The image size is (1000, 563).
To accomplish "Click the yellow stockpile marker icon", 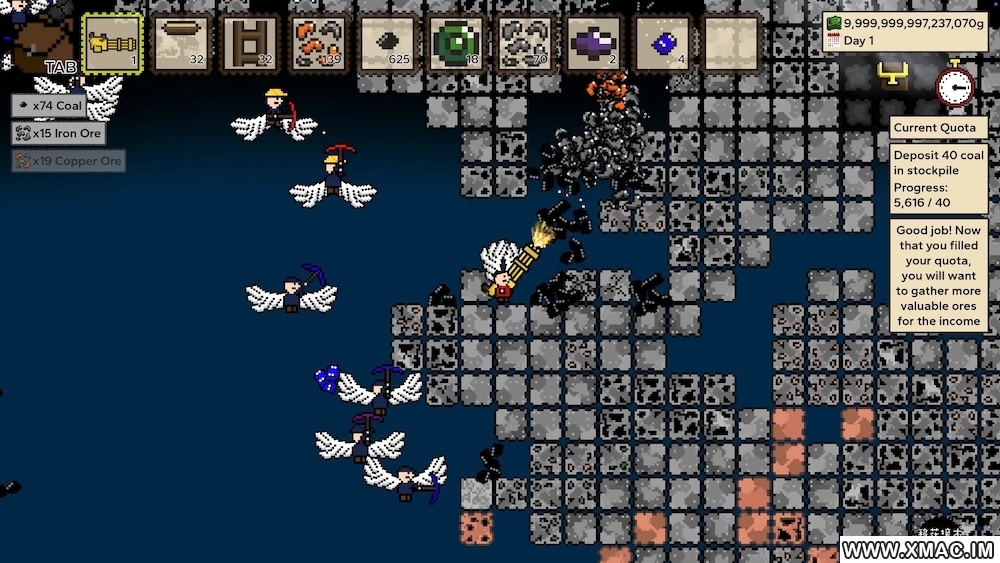I will click(891, 72).
